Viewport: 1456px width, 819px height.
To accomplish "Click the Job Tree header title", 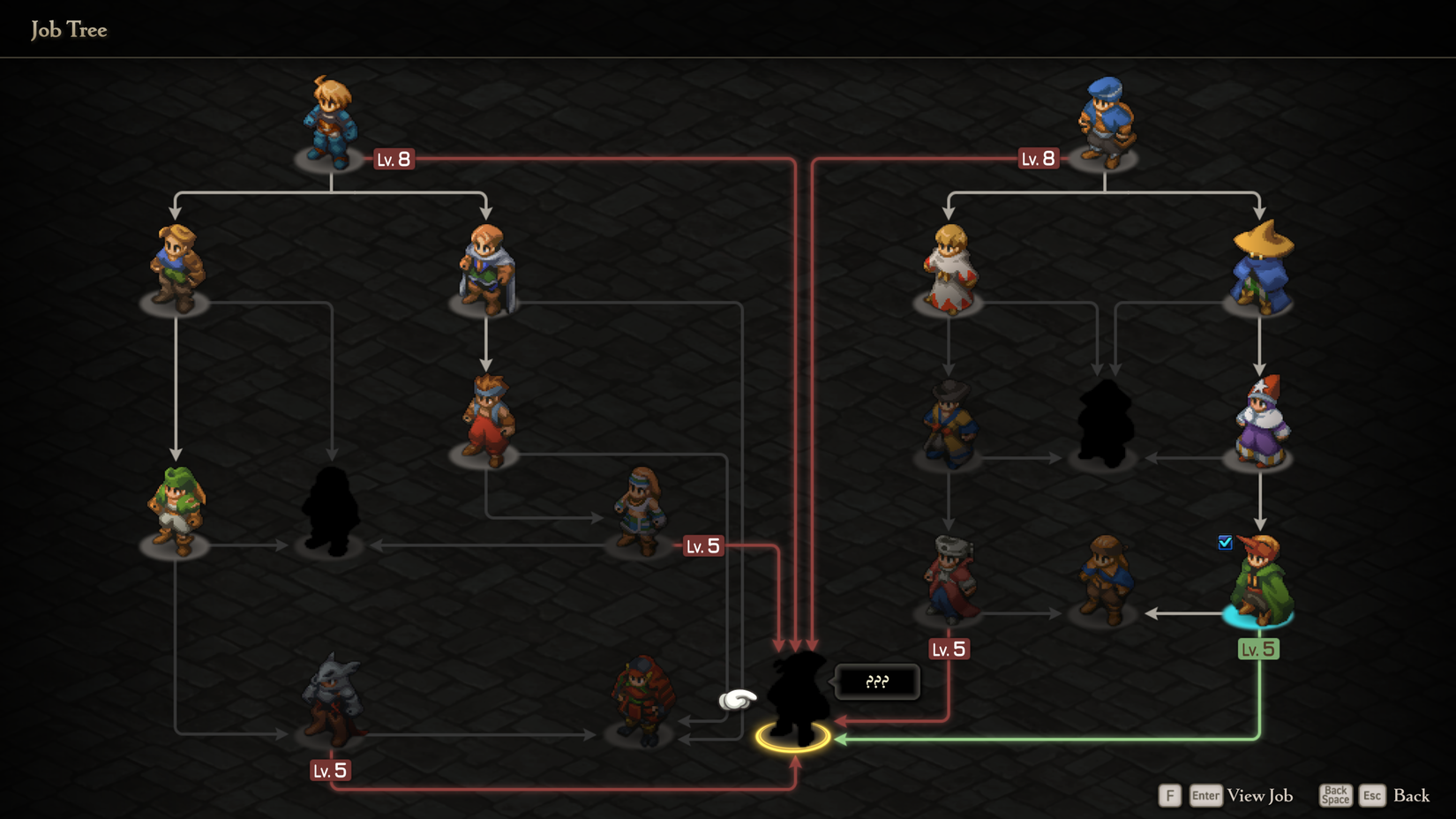I will pos(69,29).
